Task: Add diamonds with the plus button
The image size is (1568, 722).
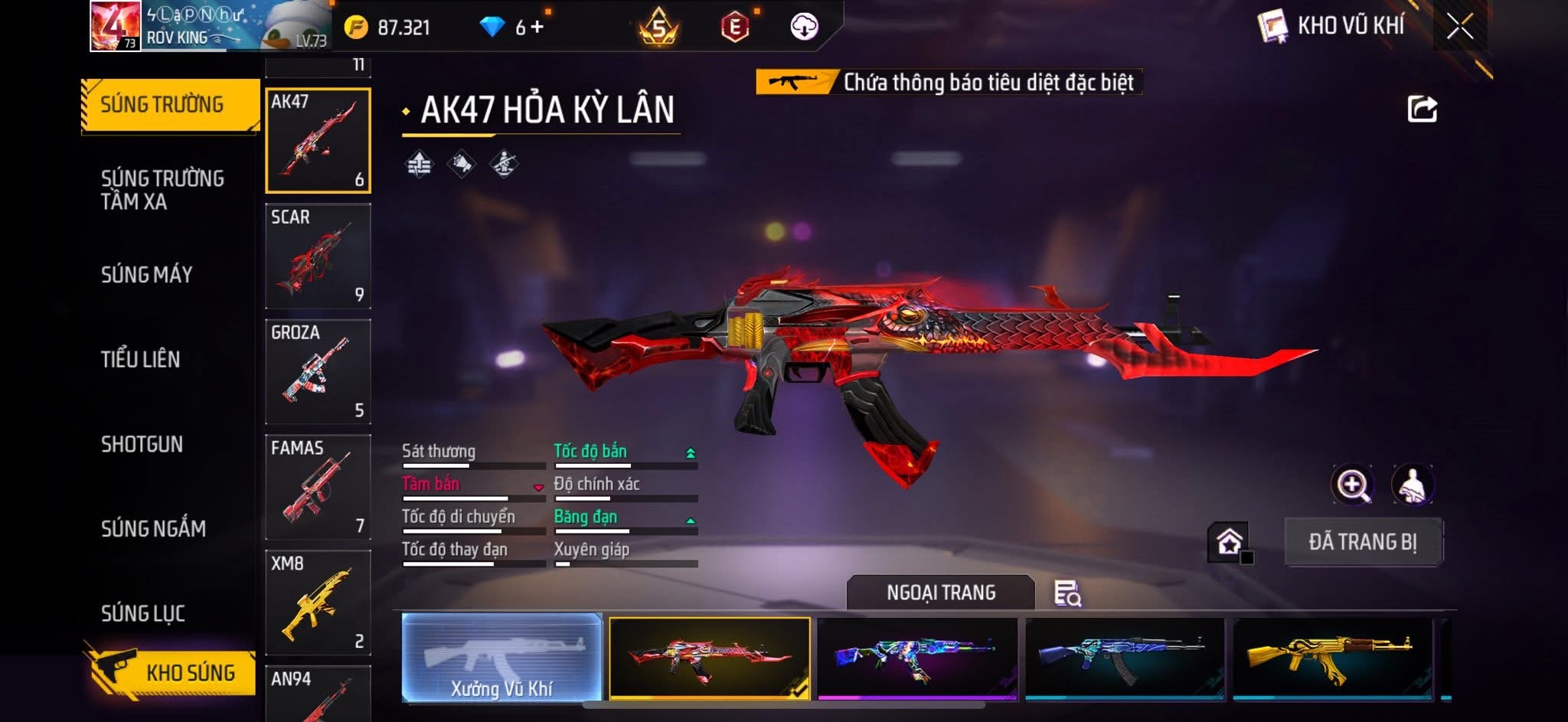Action: [537, 28]
